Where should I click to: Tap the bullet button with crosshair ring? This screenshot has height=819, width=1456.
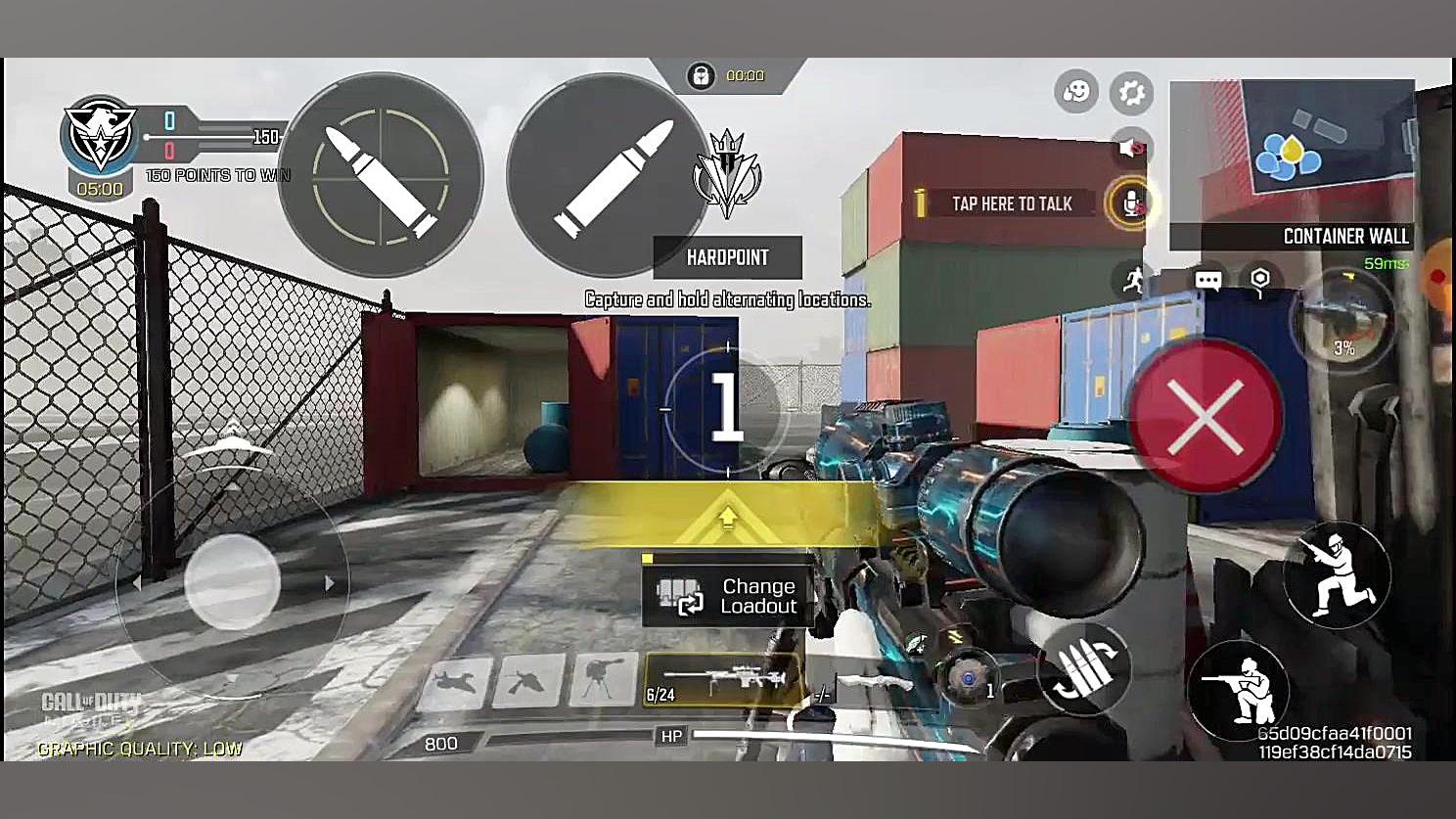click(381, 175)
